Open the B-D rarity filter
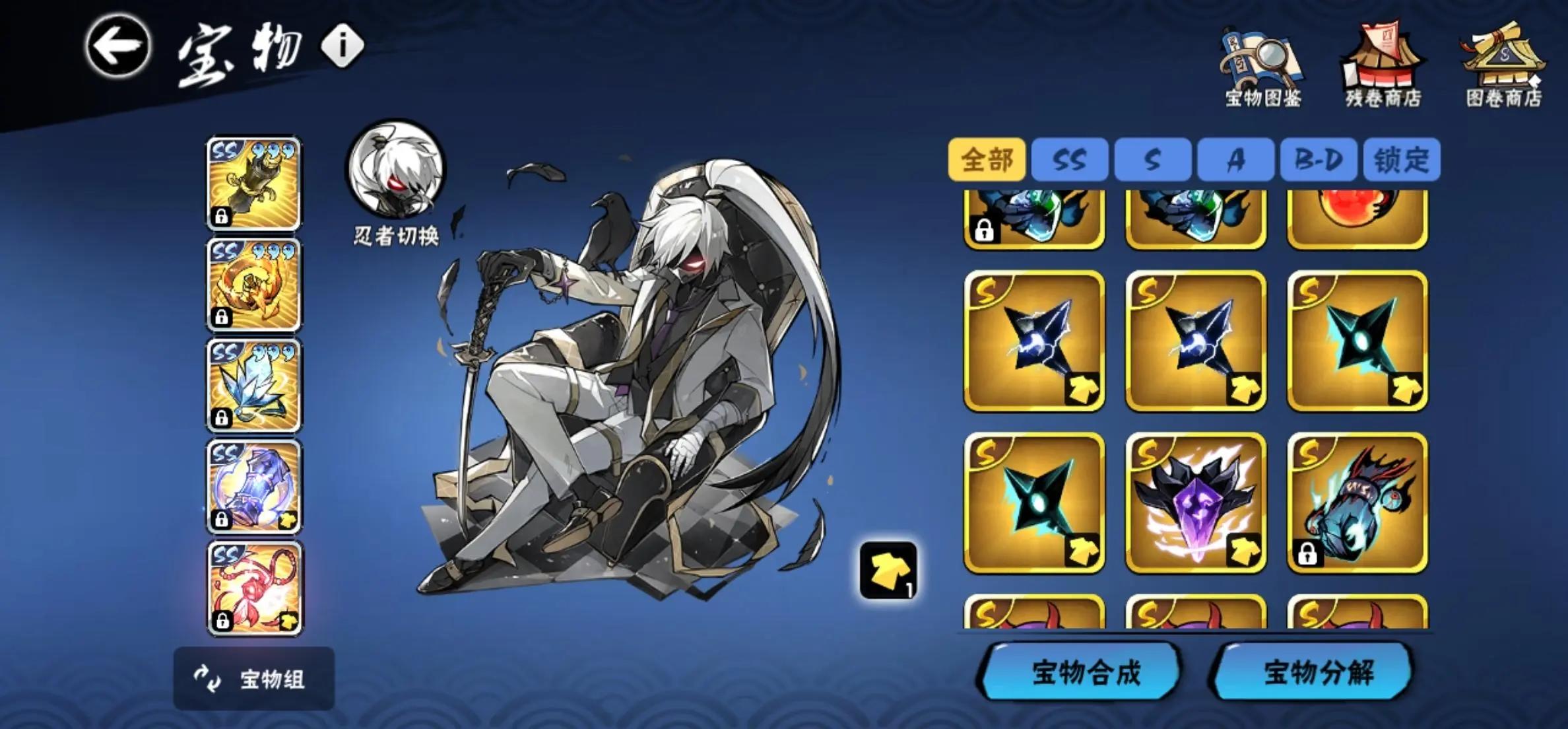The height and width of the screenshot is (729, 1568). tap(1315, 159)
